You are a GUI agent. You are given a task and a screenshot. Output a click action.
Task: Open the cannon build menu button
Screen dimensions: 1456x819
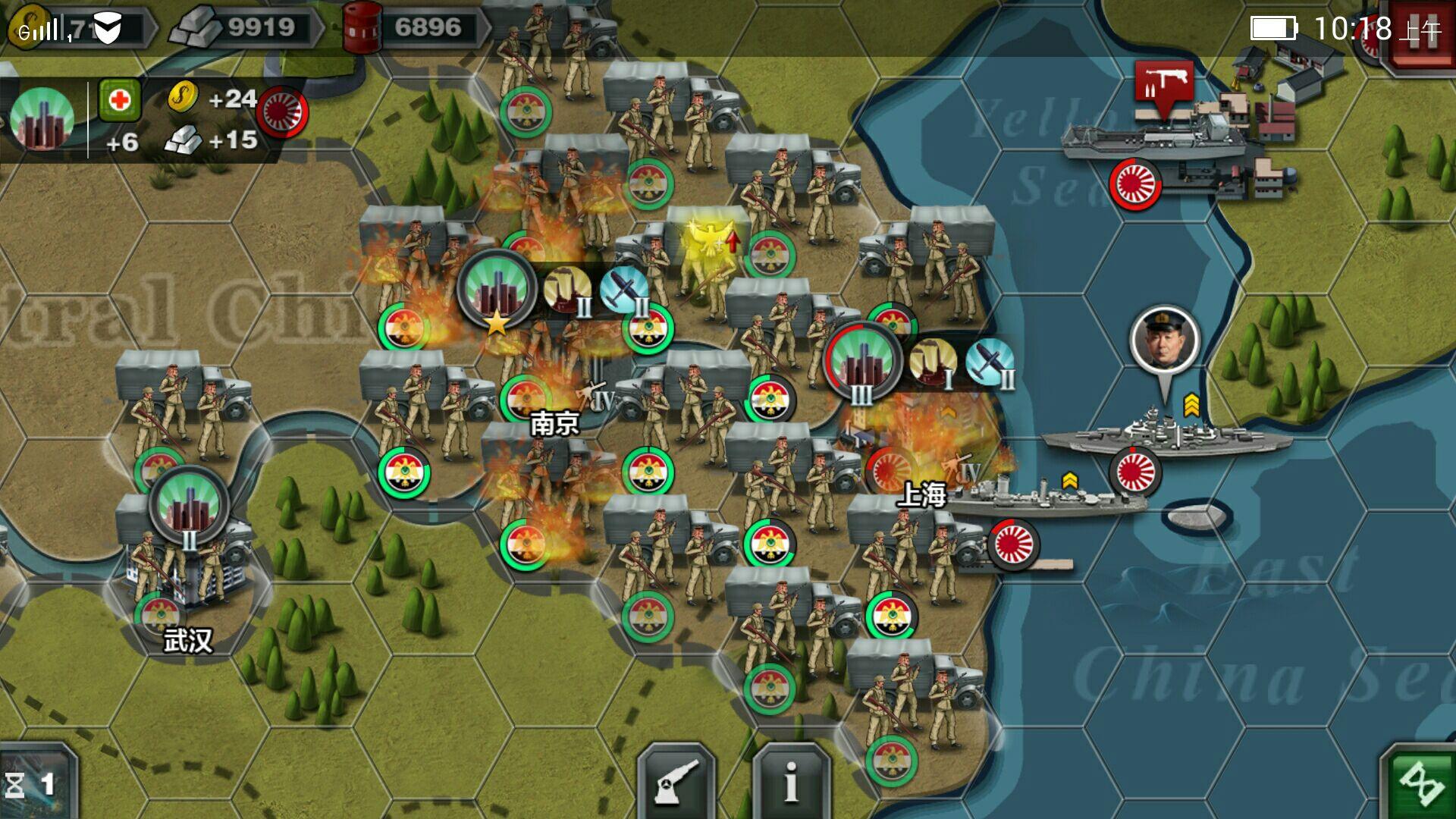click(x=676, y=781)
